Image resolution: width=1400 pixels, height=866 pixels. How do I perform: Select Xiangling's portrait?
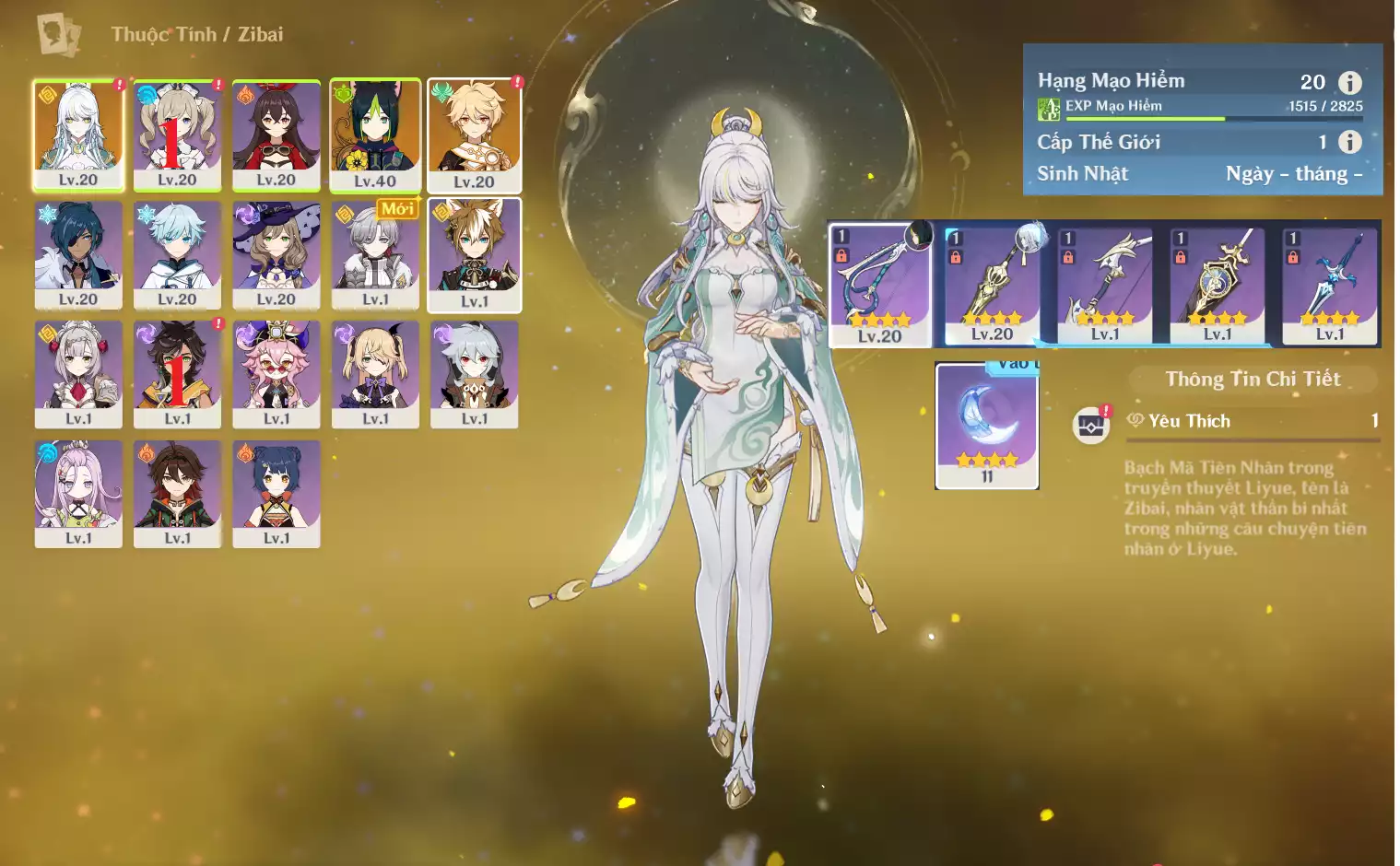click(276, 493)
